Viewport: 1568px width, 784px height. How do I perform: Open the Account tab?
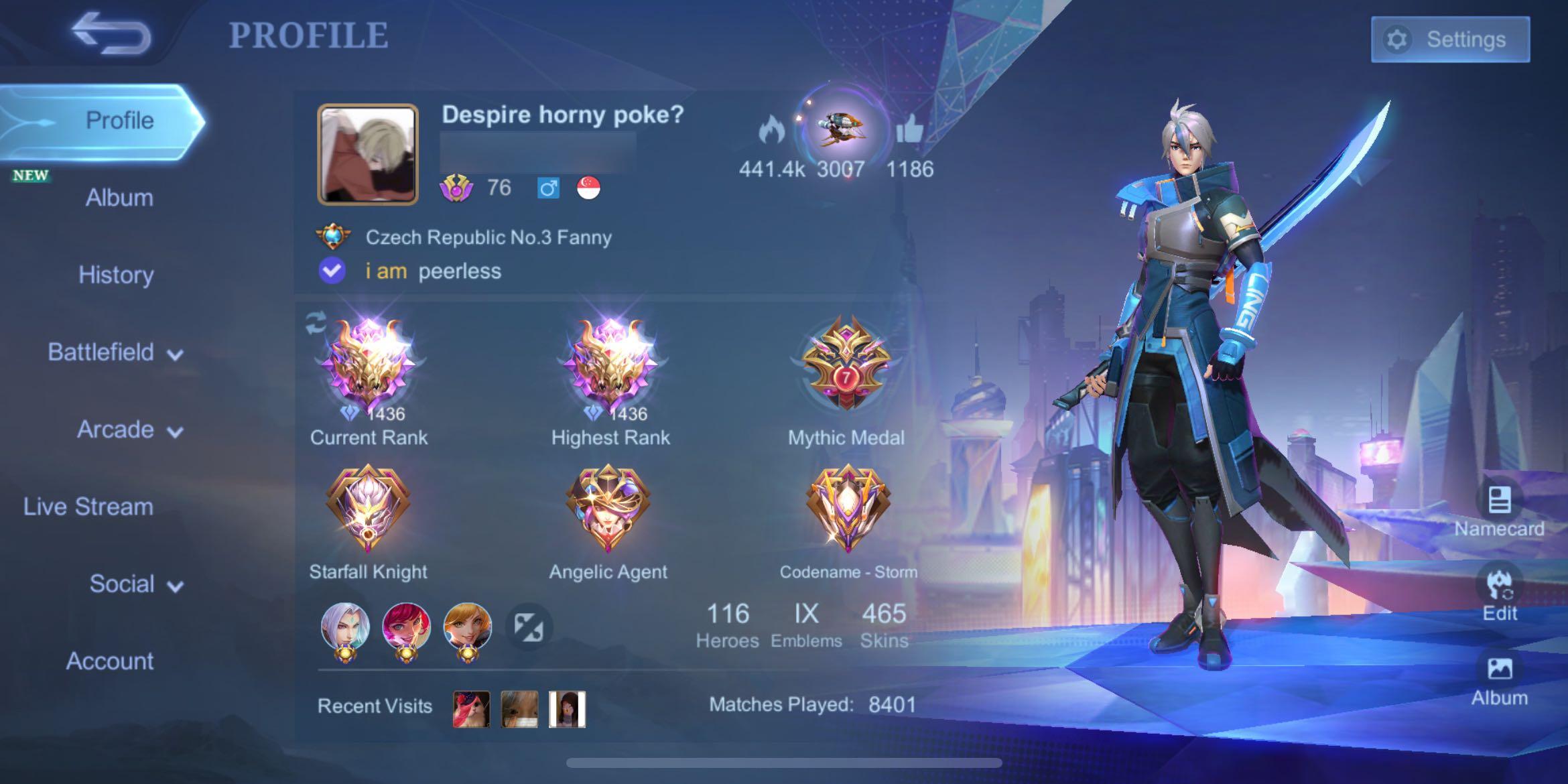coord(112,661)
